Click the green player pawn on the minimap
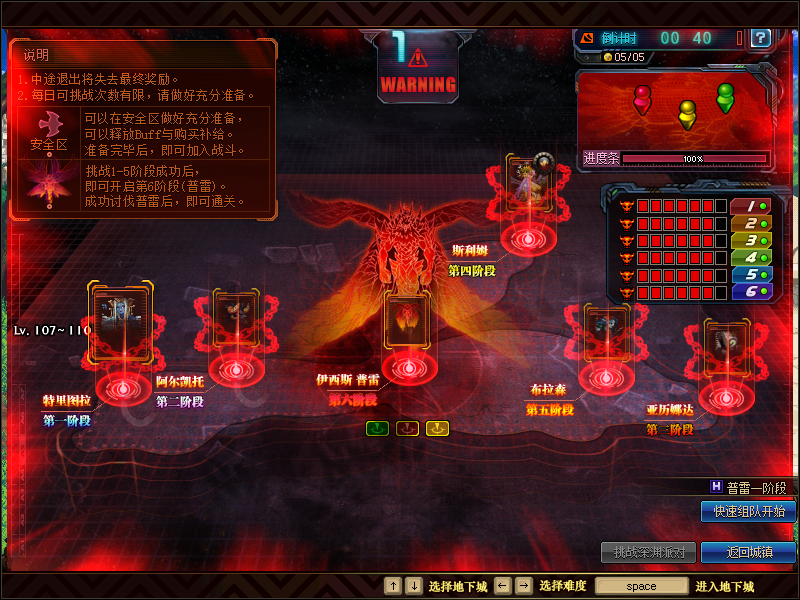 point(725,97)
